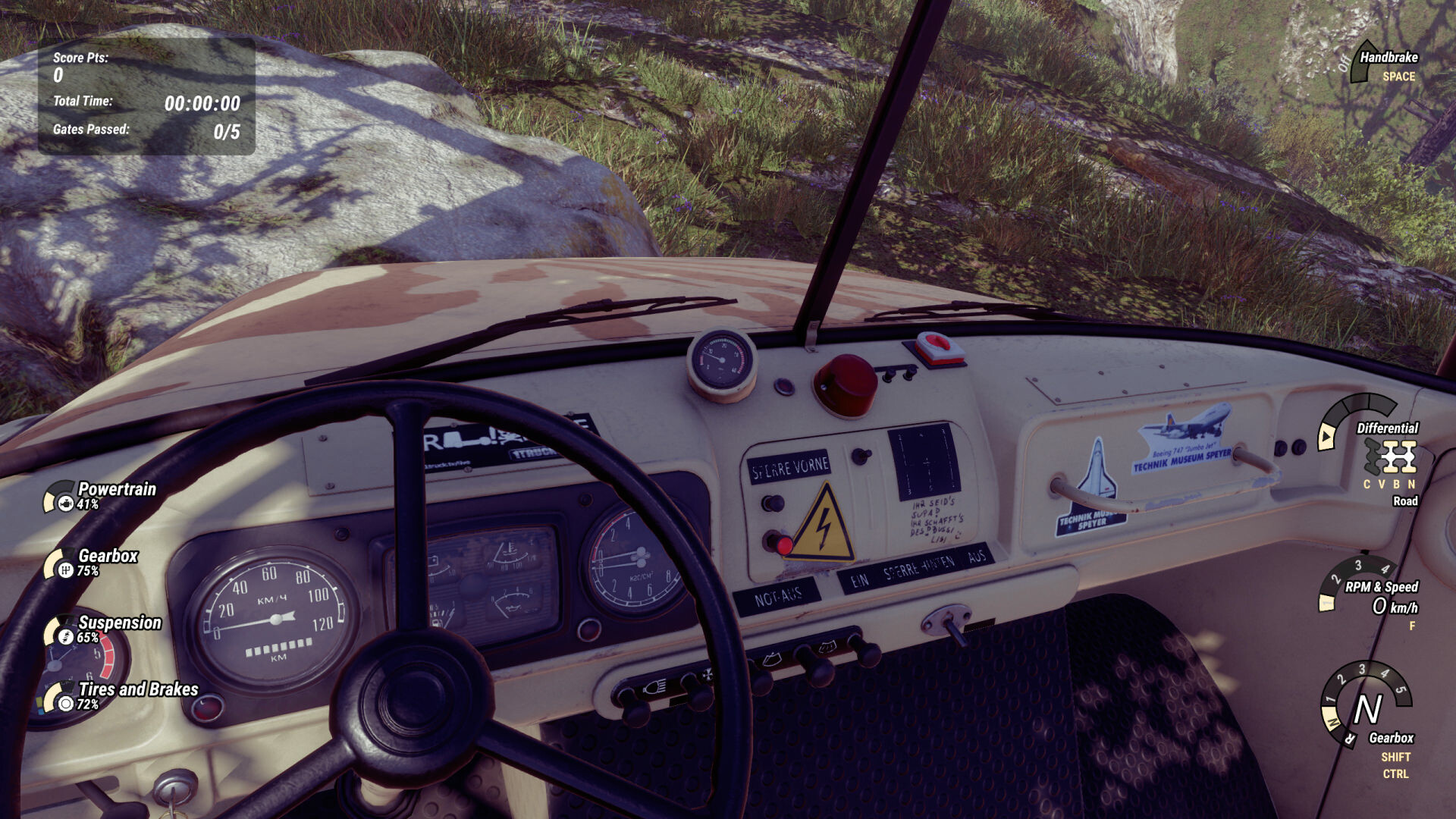Click the red NOT-AUS emergency button

786,545
